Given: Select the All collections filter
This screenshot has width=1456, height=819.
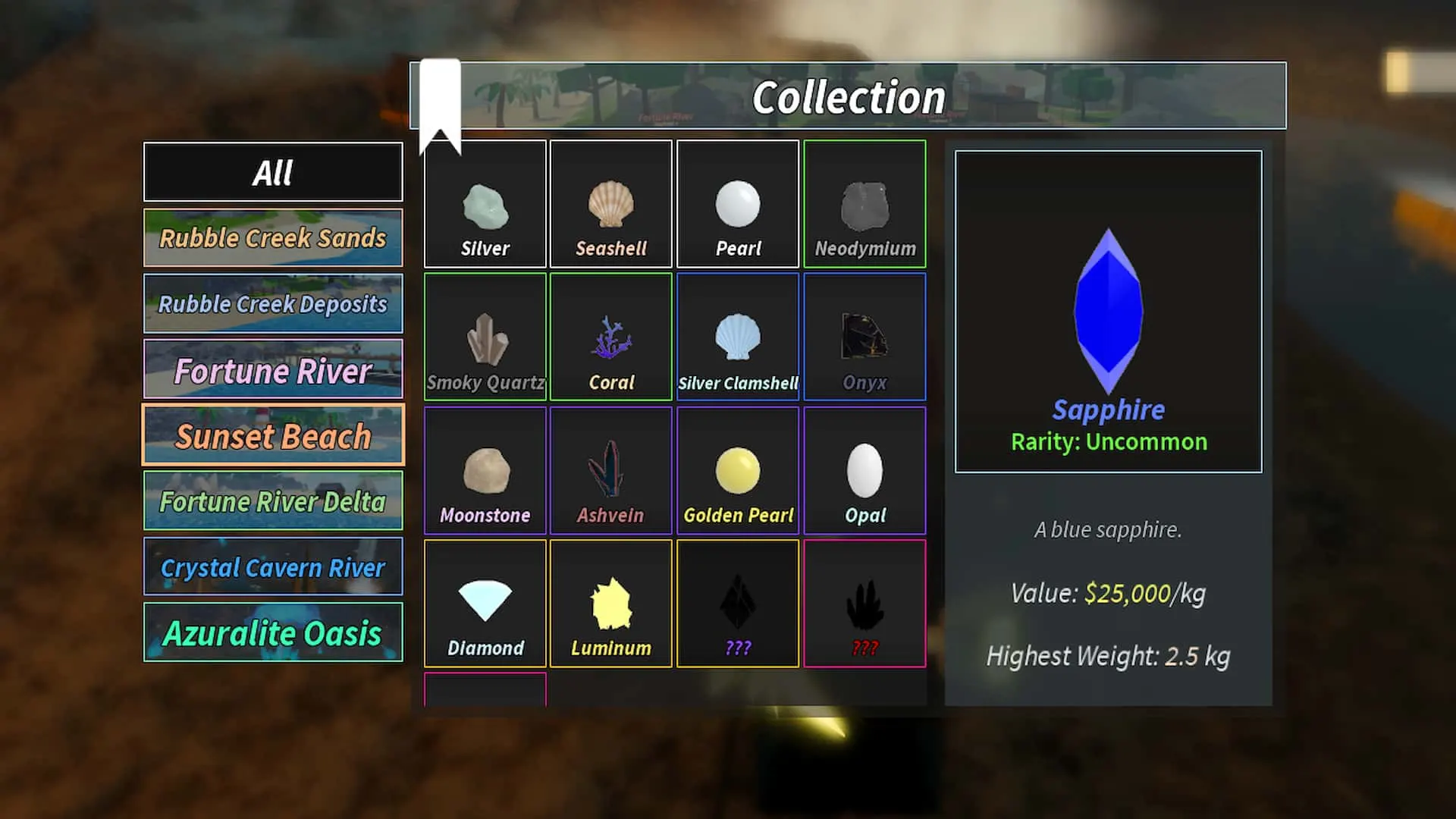Looking at the screenshot, I should 272,172.
